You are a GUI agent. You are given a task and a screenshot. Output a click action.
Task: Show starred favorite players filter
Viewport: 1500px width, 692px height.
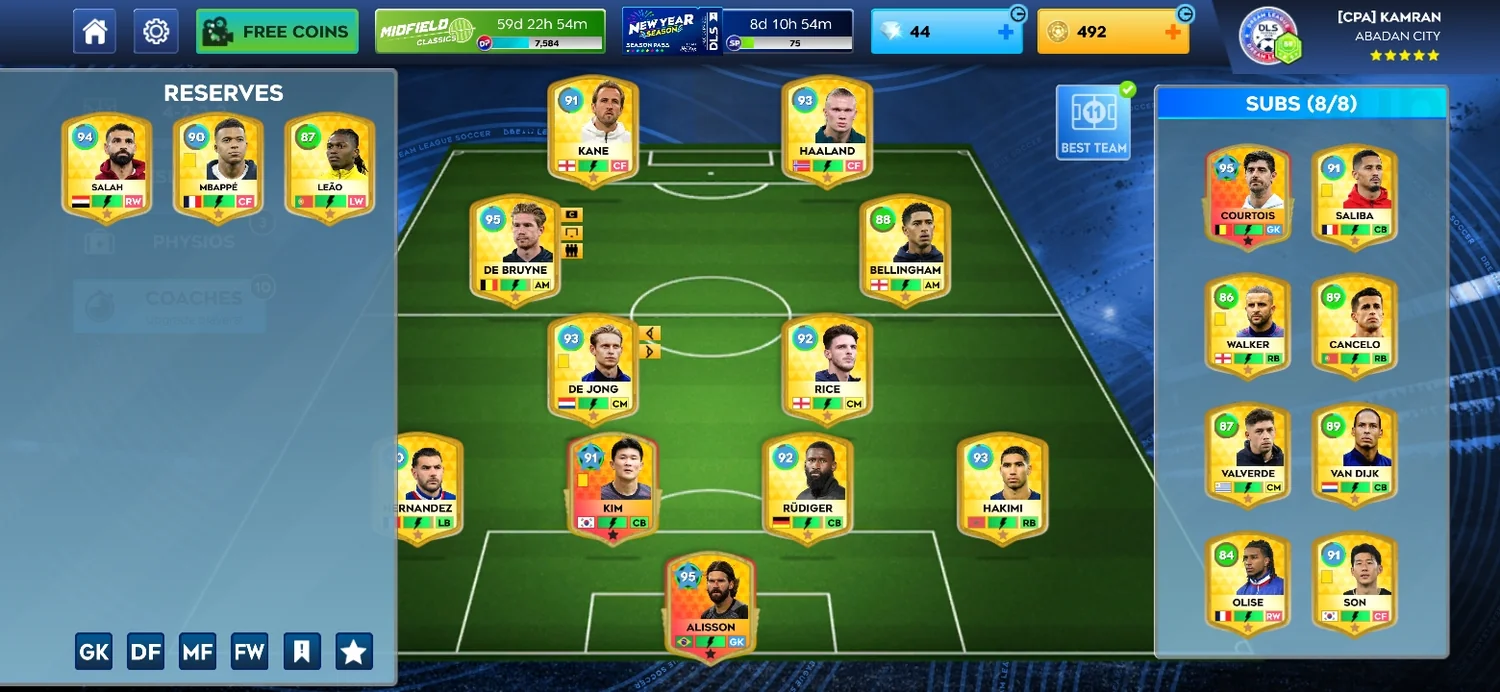(x=354, y=652)
